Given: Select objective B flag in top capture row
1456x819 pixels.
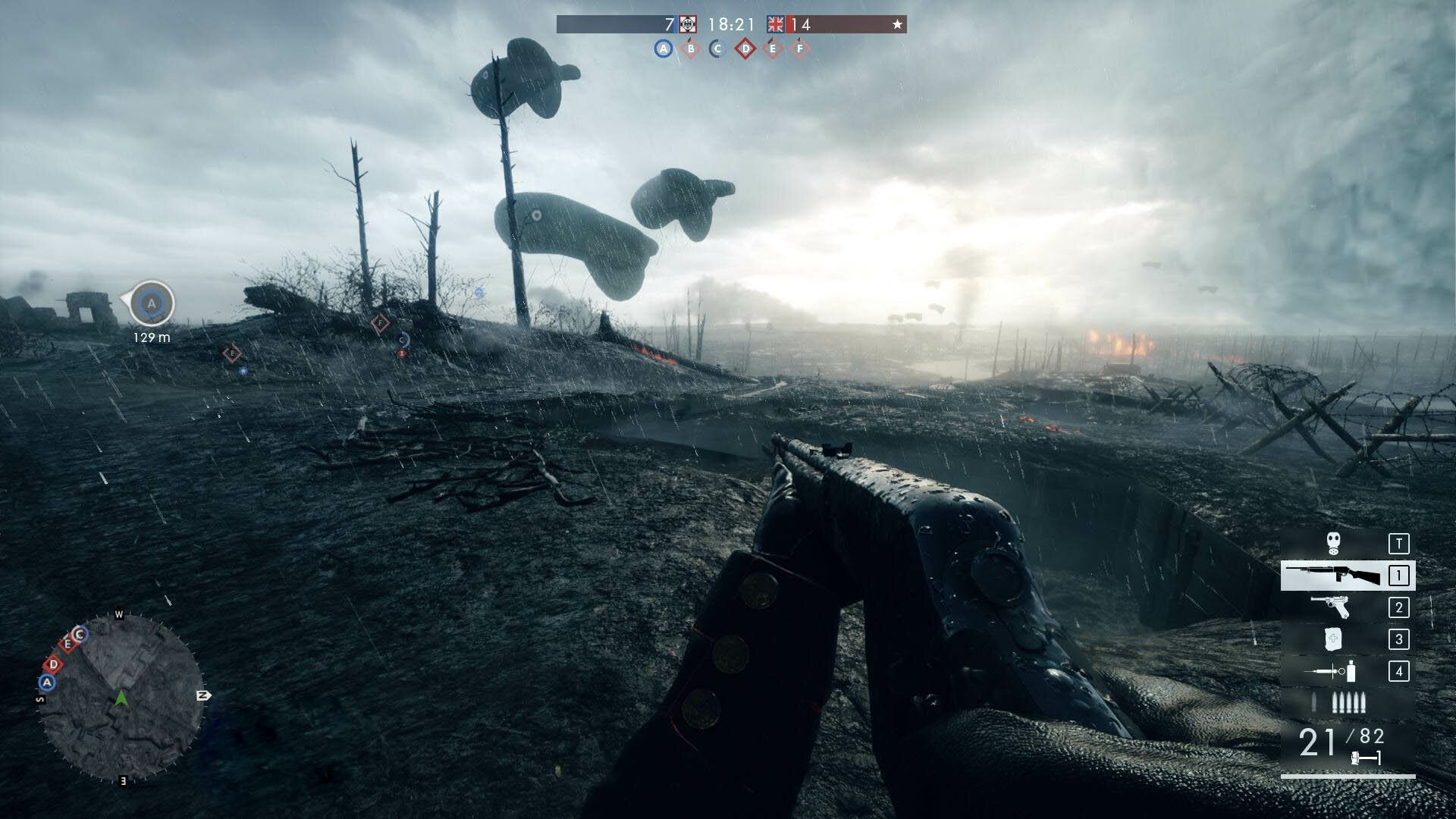Looking at the screenshot, I should click(x=691, y=49).
